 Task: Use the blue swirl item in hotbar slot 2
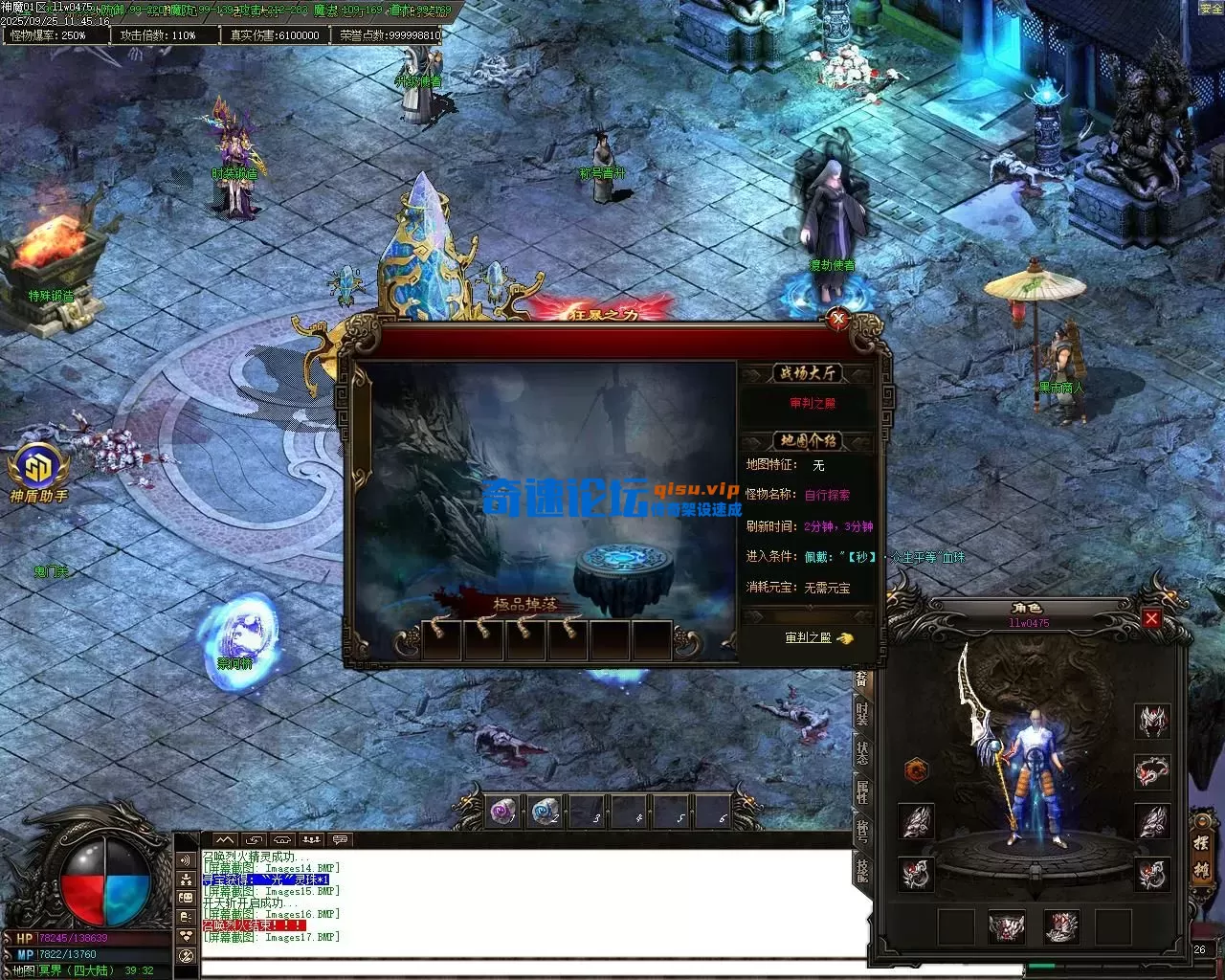coord(546,812)
